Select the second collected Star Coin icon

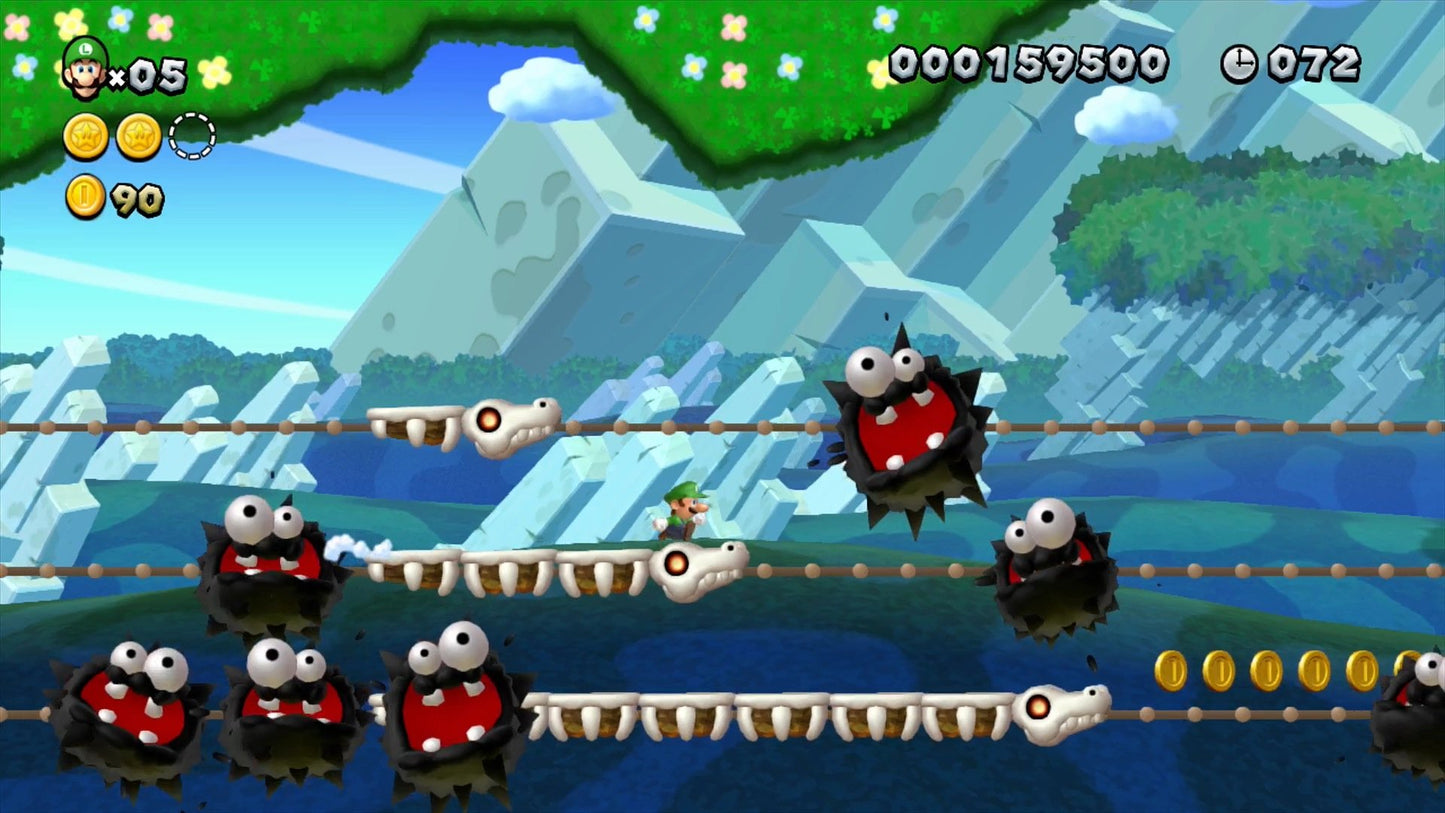pyautogui.click(x=138, y=135)
